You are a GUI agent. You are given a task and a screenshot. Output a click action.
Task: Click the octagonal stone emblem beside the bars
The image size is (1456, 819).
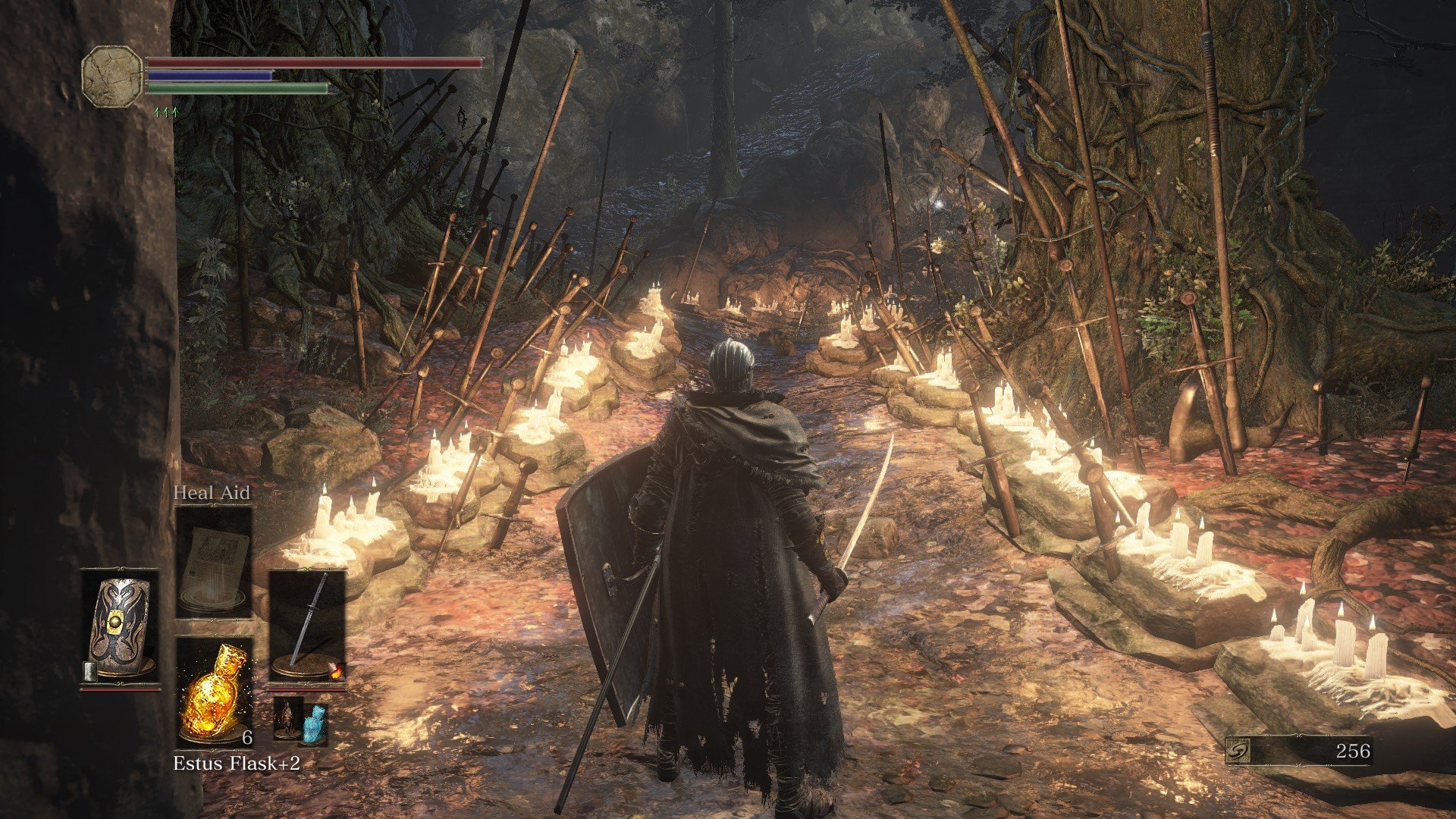point(112,76)
